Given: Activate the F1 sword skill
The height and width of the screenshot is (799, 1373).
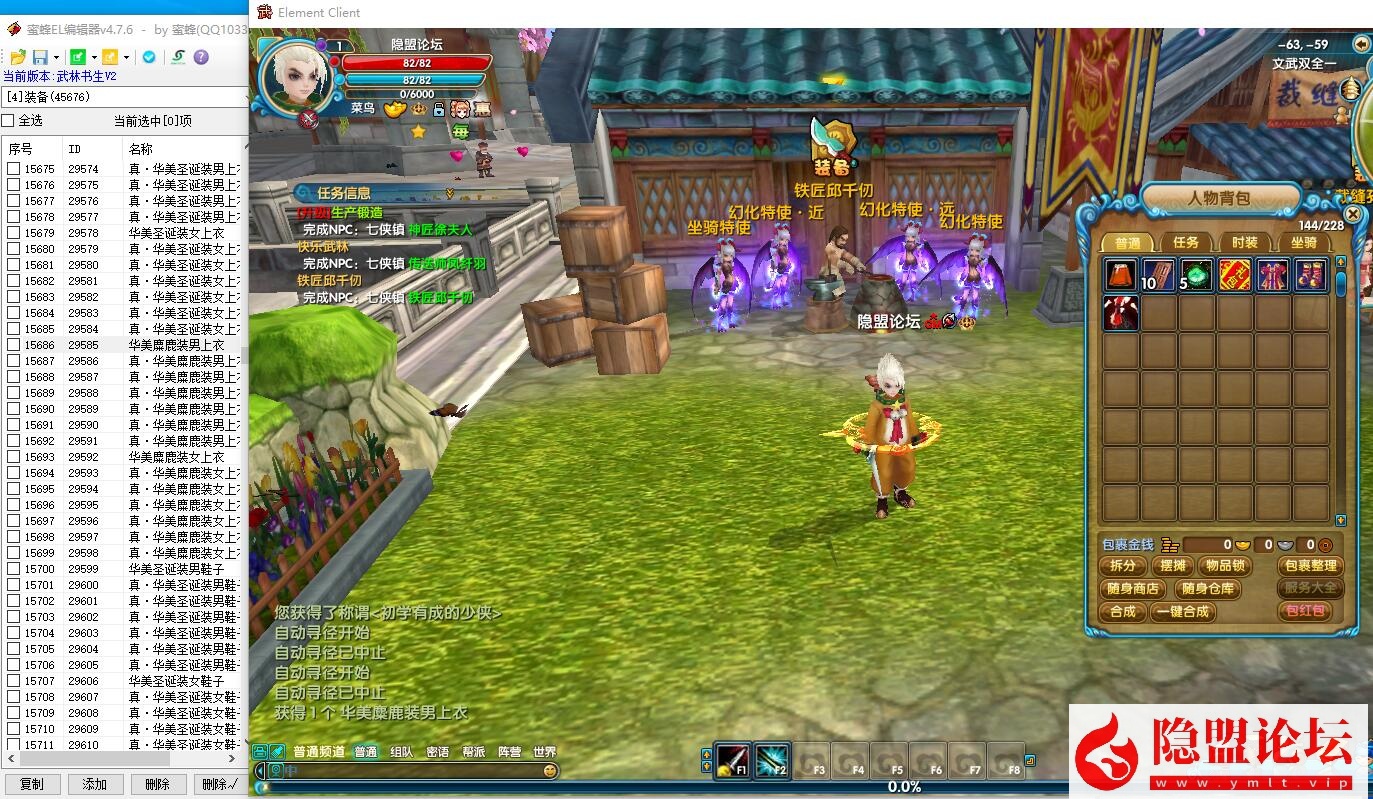Looking at the screenshot, I should [733, 761].
